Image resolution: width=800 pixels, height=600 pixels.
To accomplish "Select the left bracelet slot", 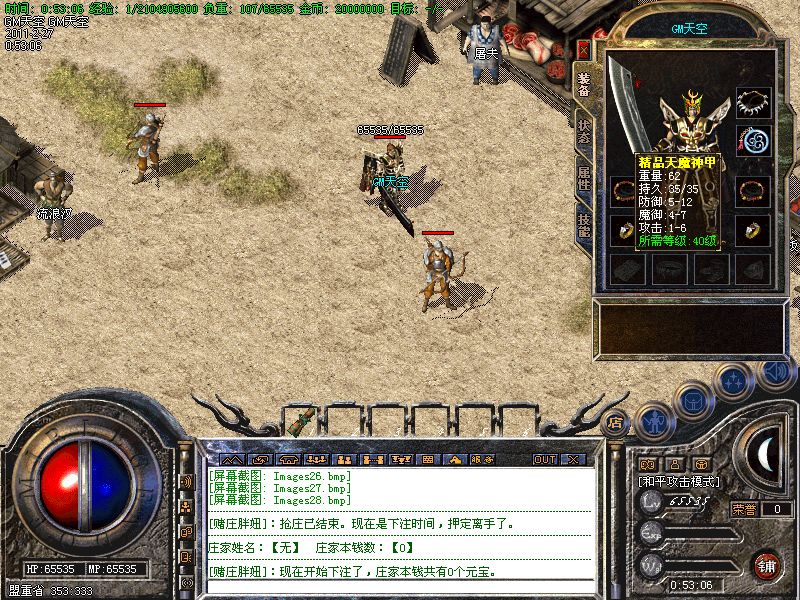I will tap(624, 190).
